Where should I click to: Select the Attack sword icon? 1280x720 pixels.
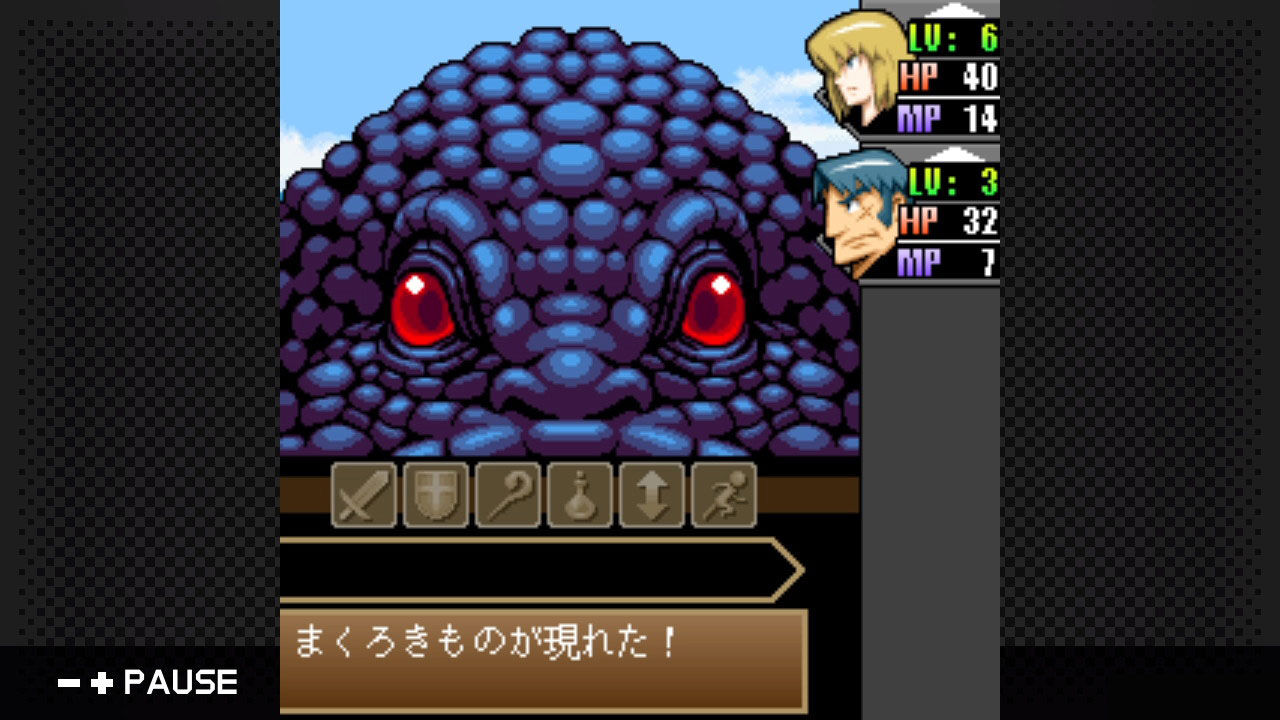pyautogui.click(x=364, y=495)
